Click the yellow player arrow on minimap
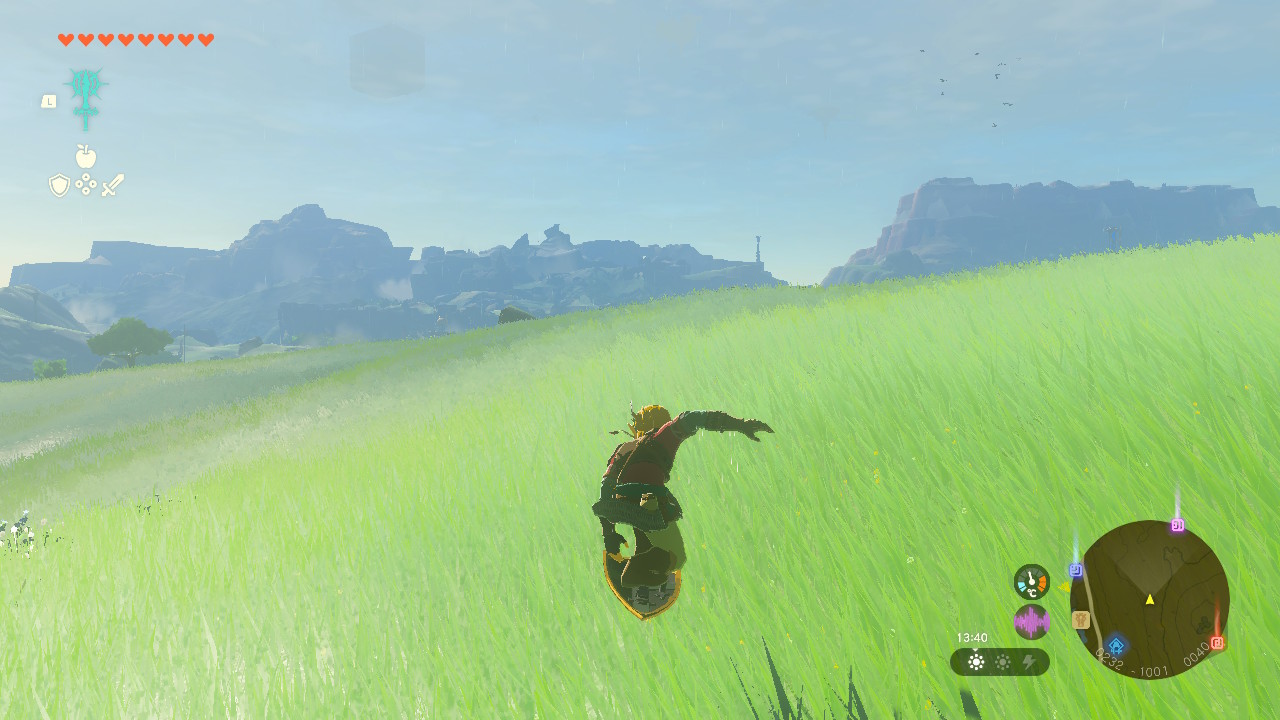Image resolution: width=1280 pixels, height=720 pixels. click(1150, 600)
